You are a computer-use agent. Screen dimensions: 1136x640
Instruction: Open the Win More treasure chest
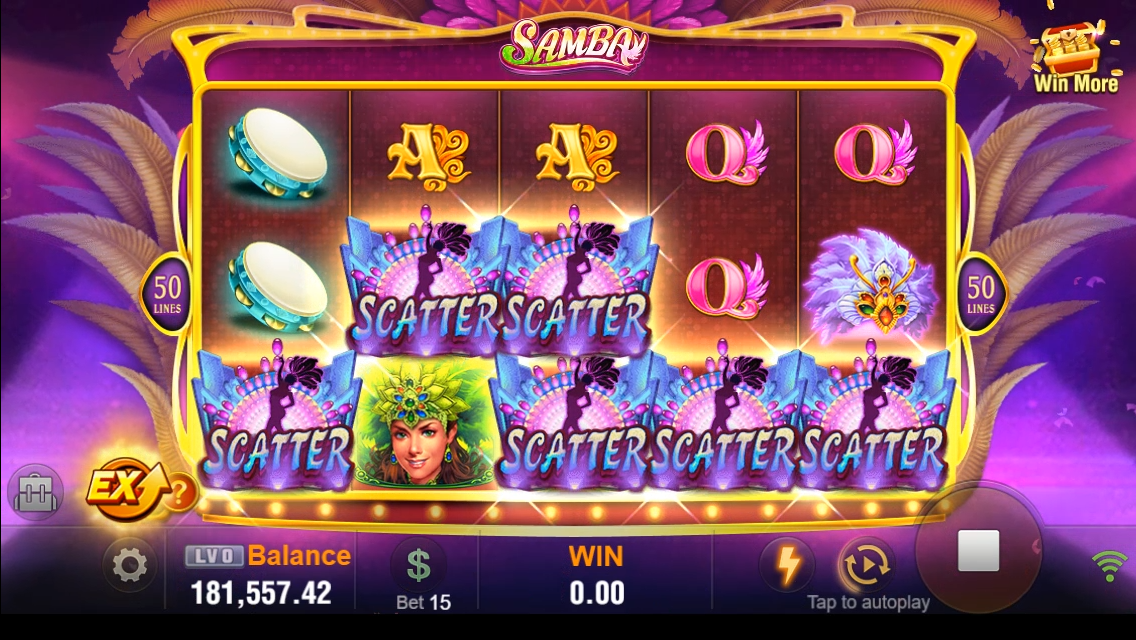pos(1073,56)
